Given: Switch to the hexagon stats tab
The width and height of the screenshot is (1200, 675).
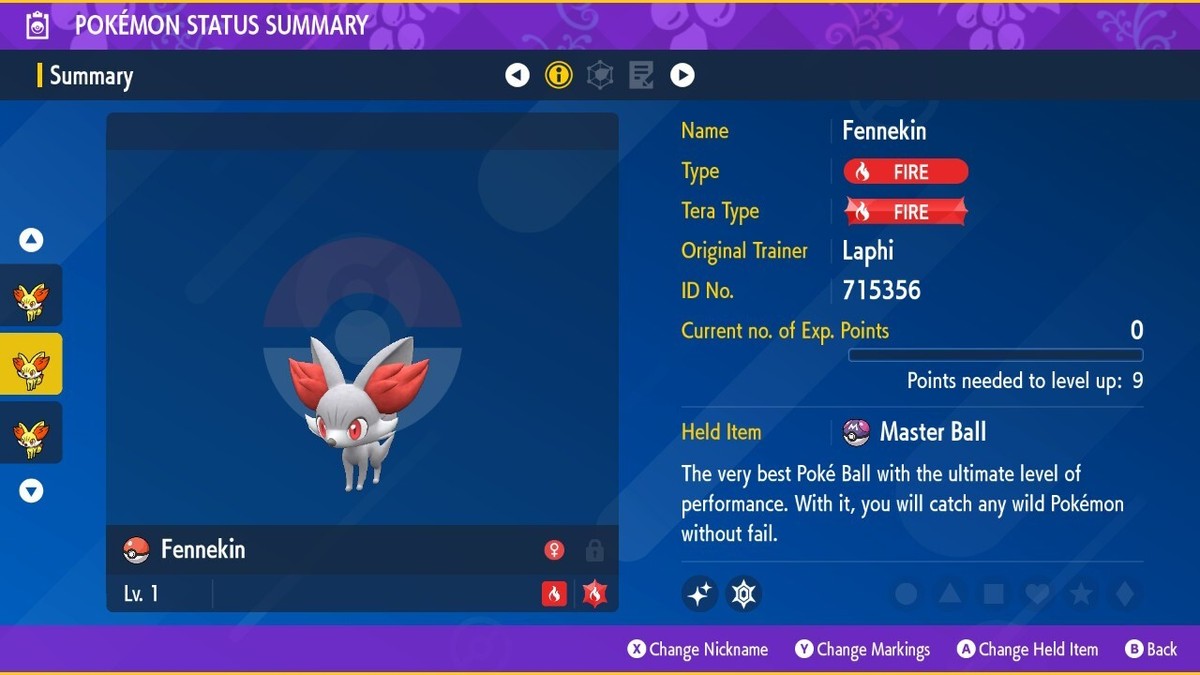Looking at the screenshot, I should tap(600, 75).
